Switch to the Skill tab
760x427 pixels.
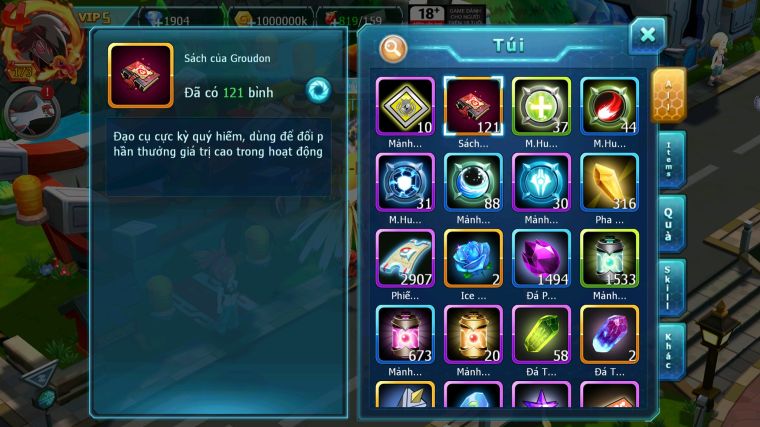coord(669,287)
